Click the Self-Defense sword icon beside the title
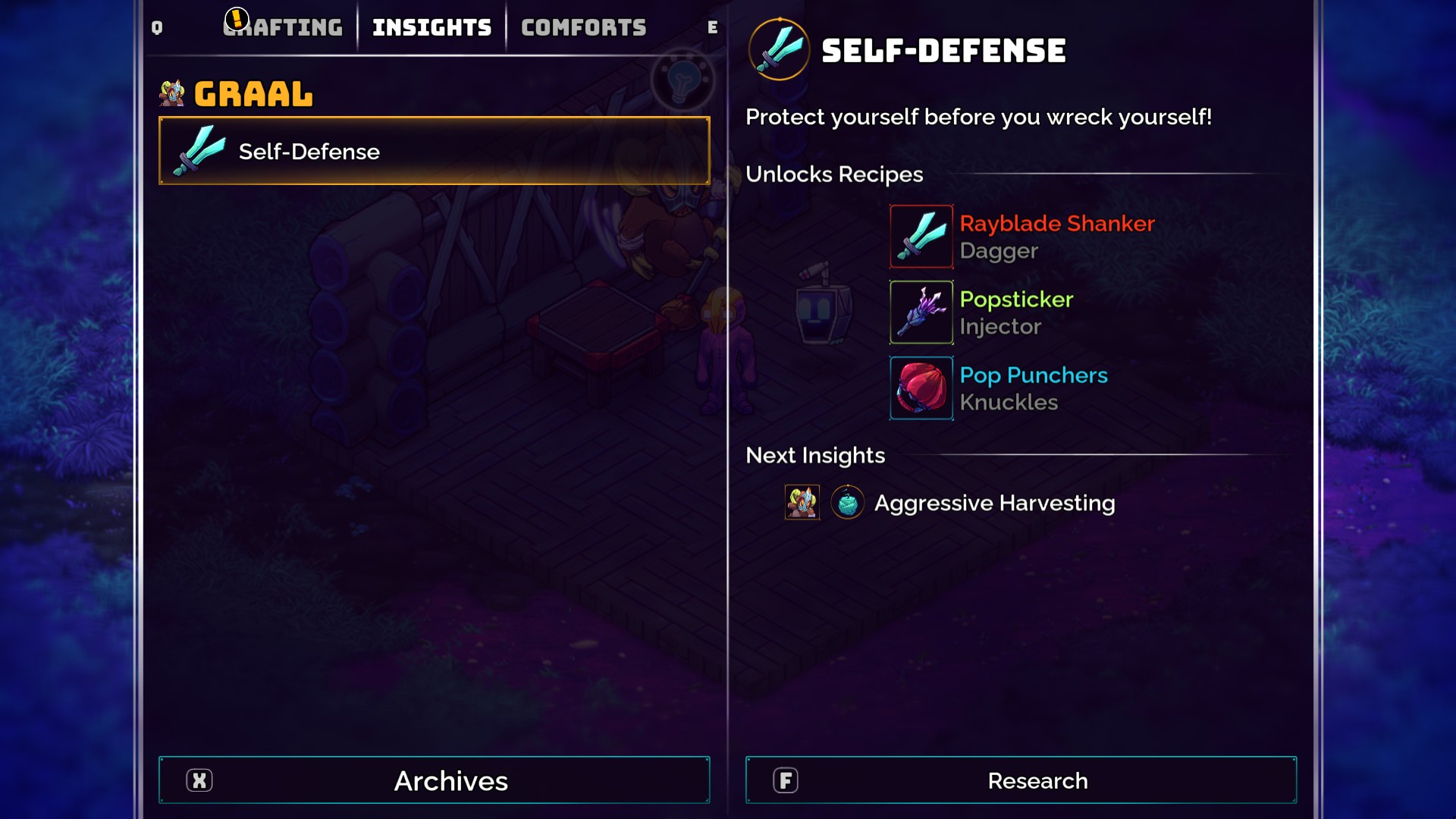Screen dimensions: 1456x819 pyautogui.click(x=780, y=50)
